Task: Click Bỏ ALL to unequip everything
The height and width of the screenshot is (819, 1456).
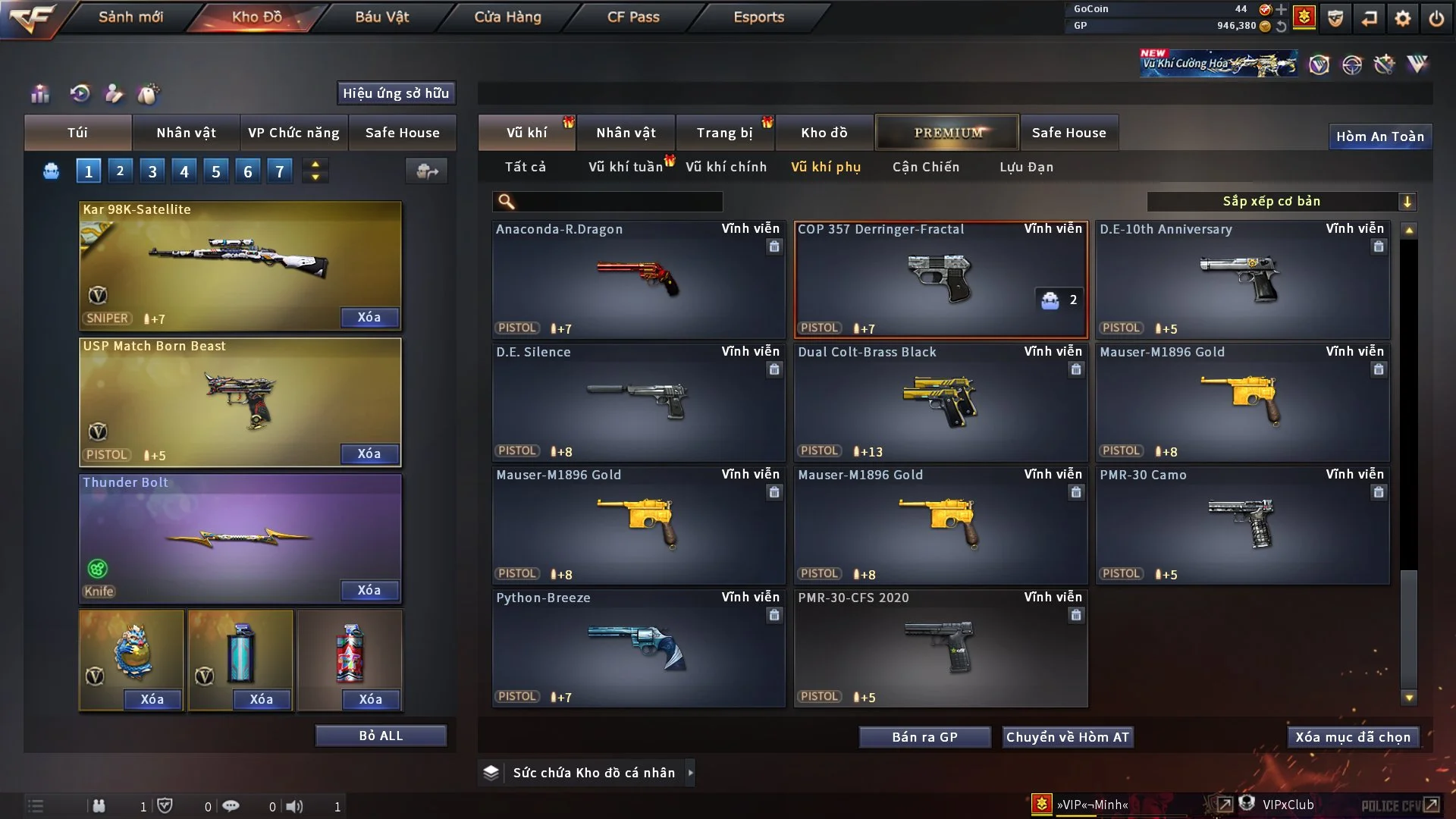Action: (381, 736)
